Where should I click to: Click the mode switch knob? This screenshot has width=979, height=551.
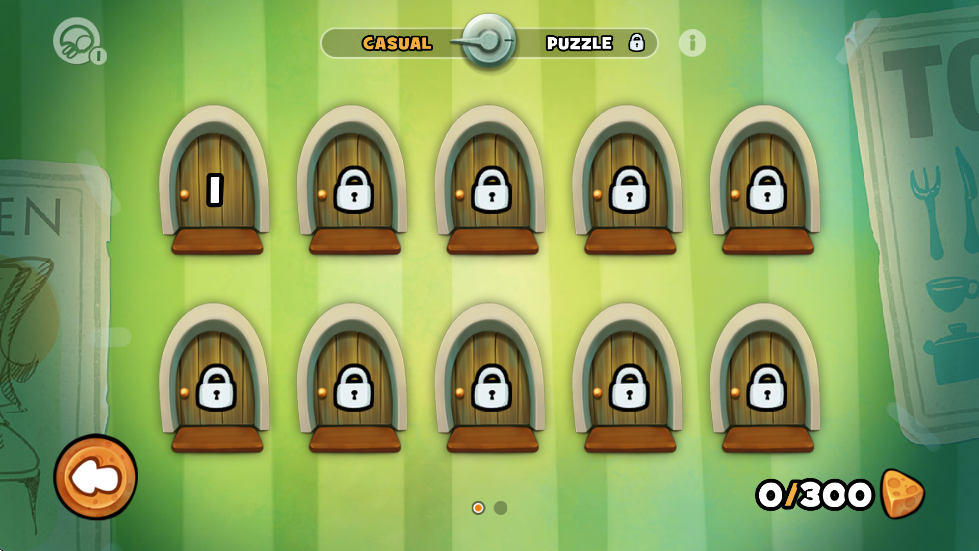pos(489,42)
